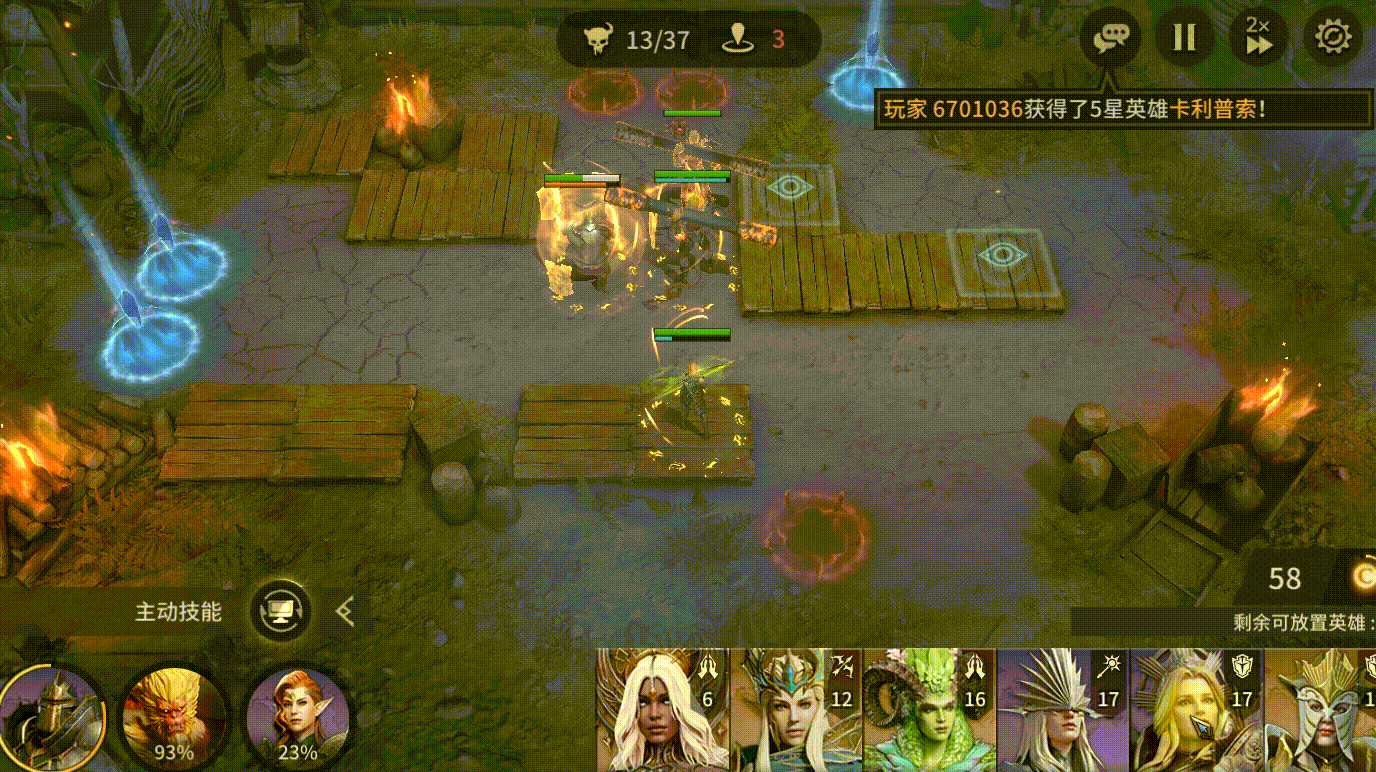Select the green horned dryad card costing 16
The image size is (1376, 772).
[x=929, y=710]
